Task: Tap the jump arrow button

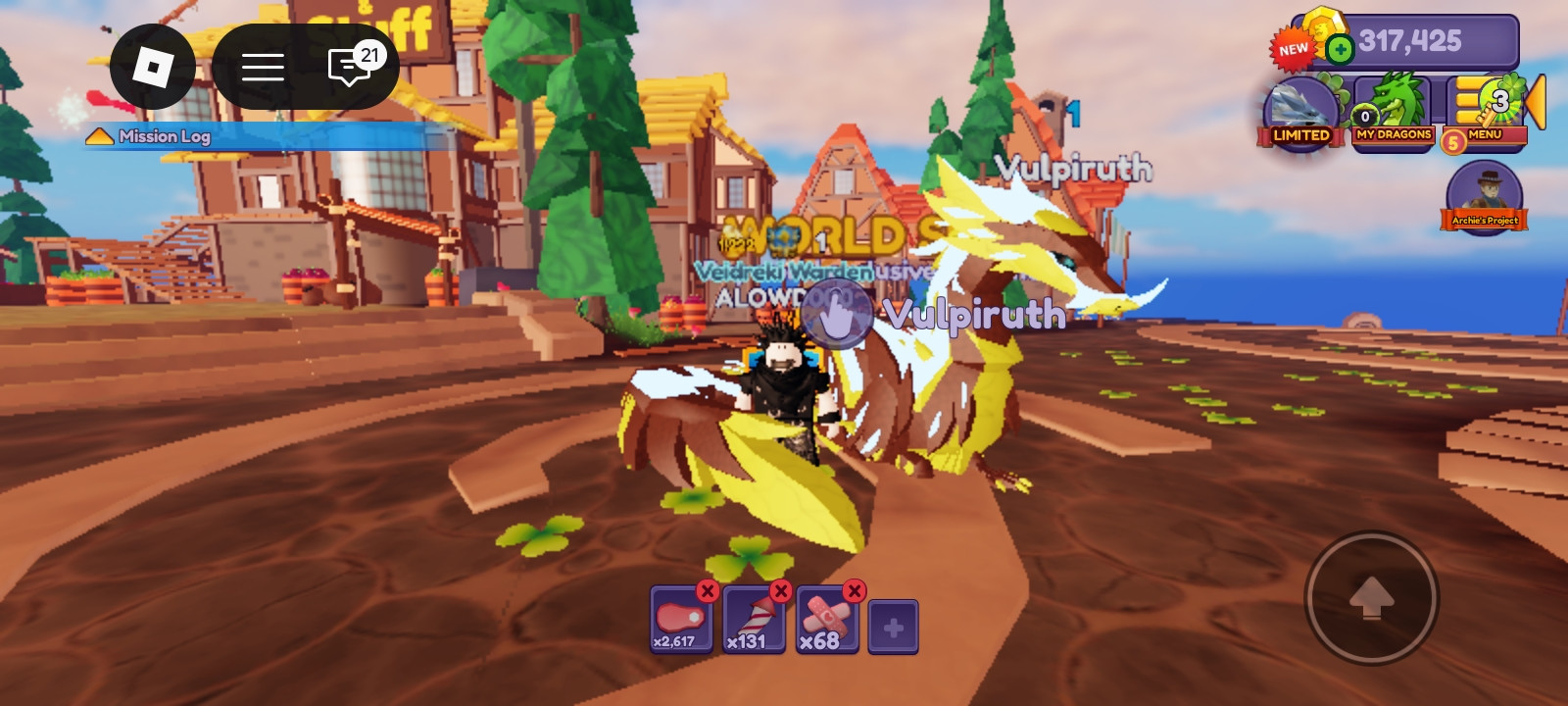Action: pyautogui.click(x=1371, y=597)
